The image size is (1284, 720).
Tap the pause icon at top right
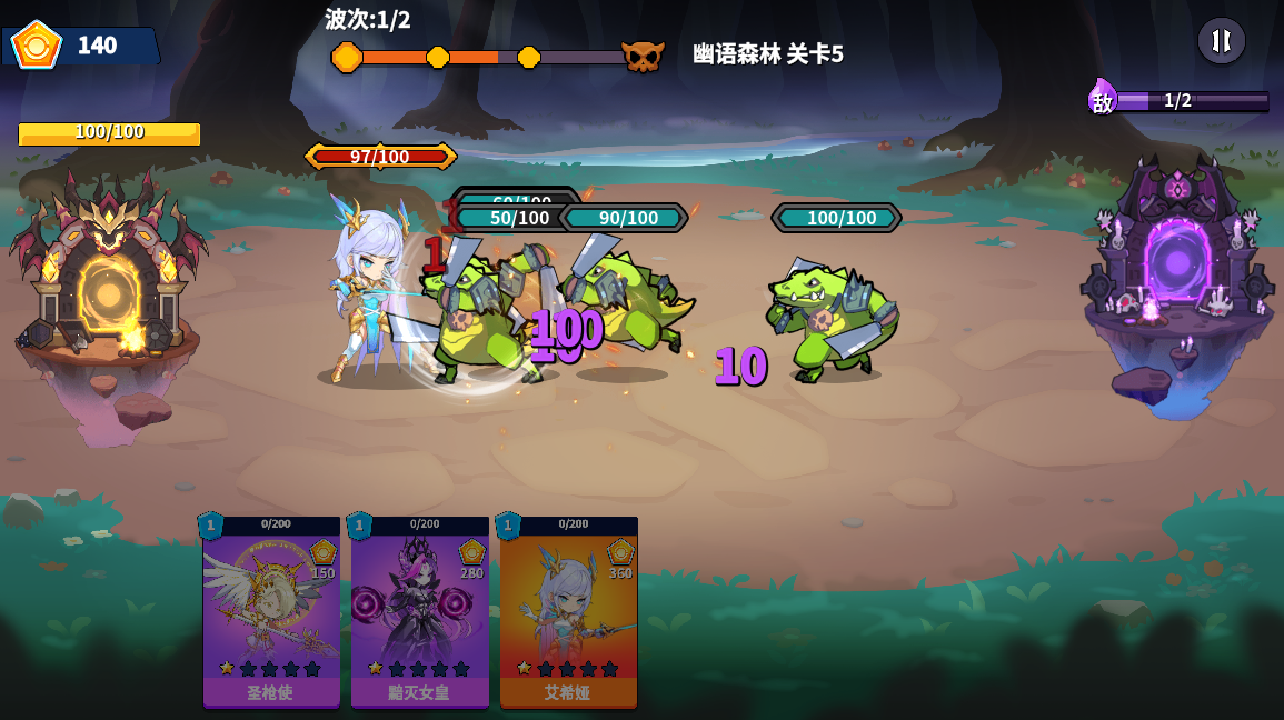click(1221, 41)
